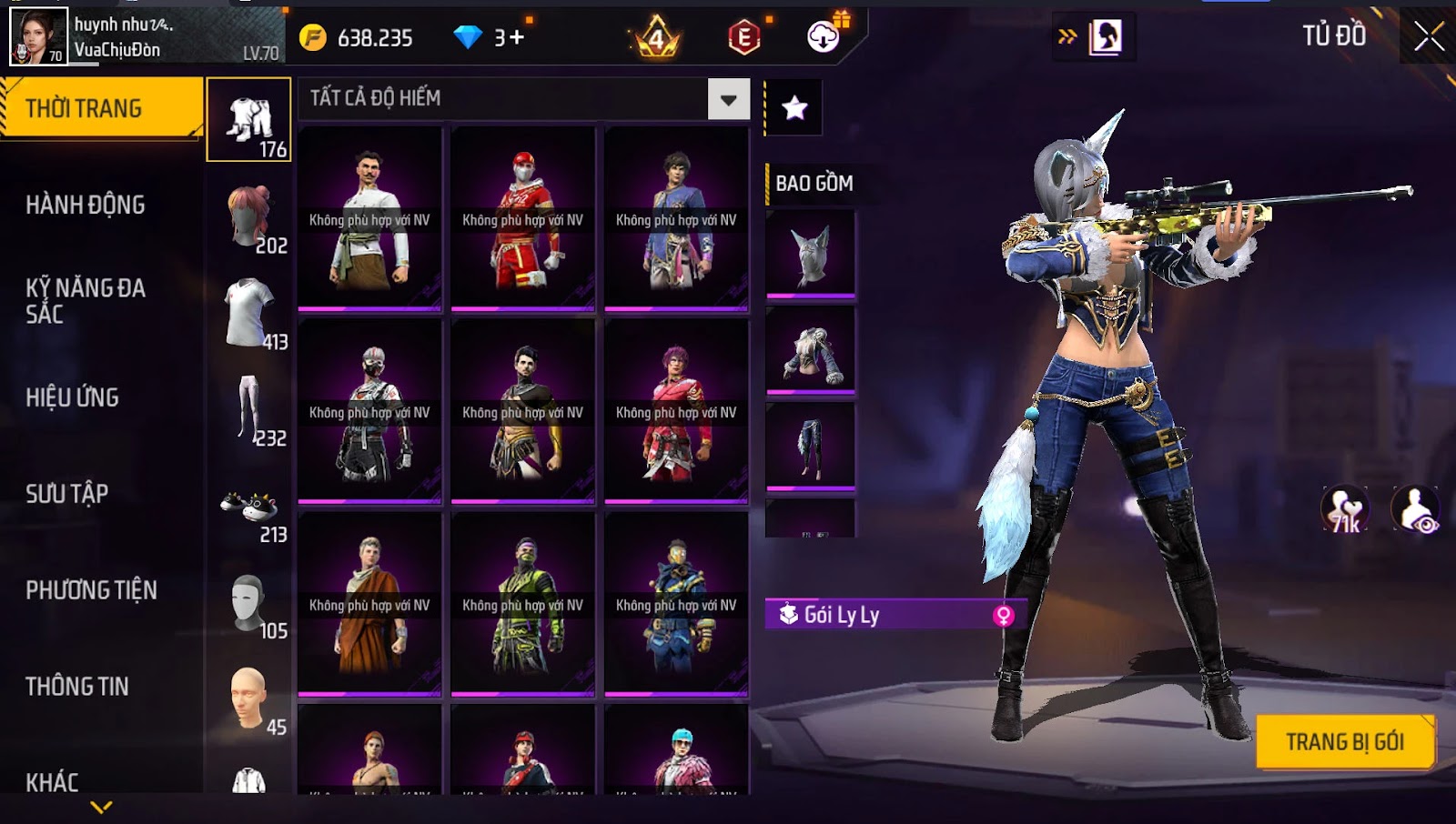1456x824 pixels.
Task: Switch to the Hành Động tab
Action: pos(86,205)
